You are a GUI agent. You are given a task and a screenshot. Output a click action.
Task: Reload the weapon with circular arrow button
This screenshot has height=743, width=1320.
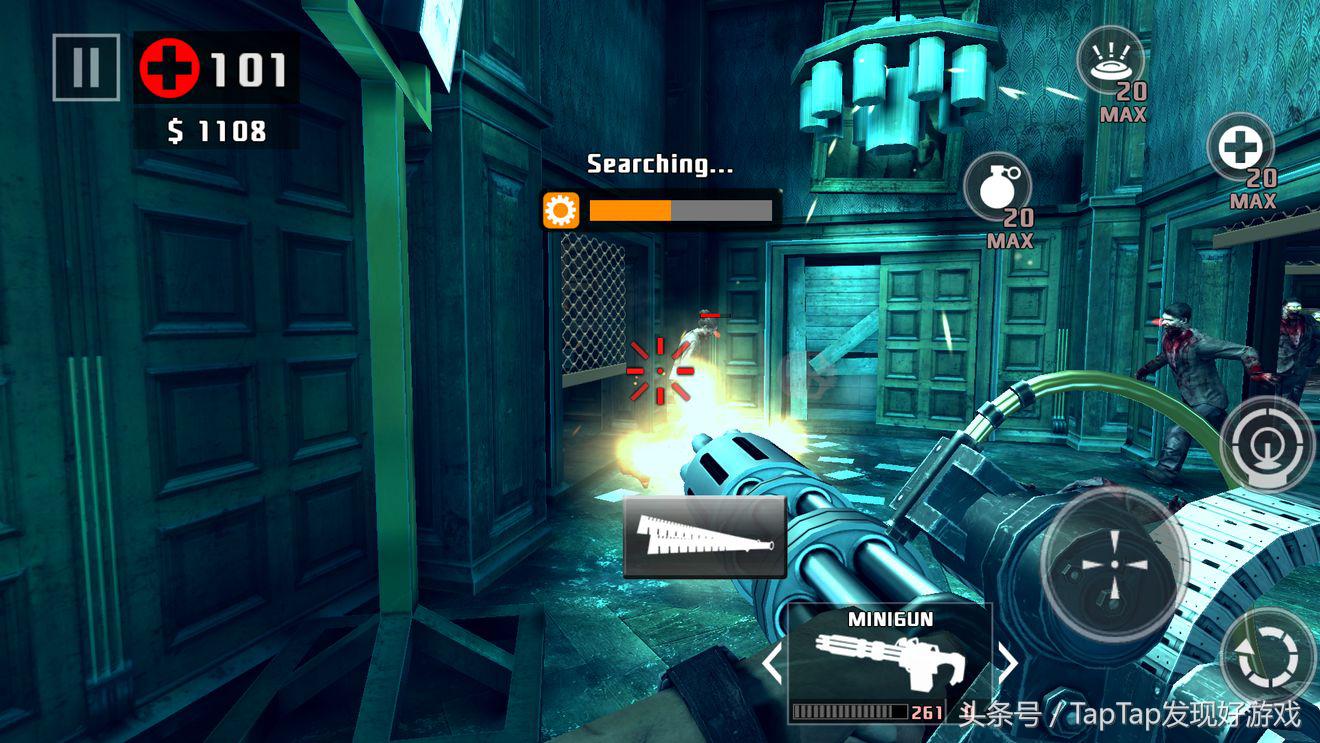point(1268,657)
